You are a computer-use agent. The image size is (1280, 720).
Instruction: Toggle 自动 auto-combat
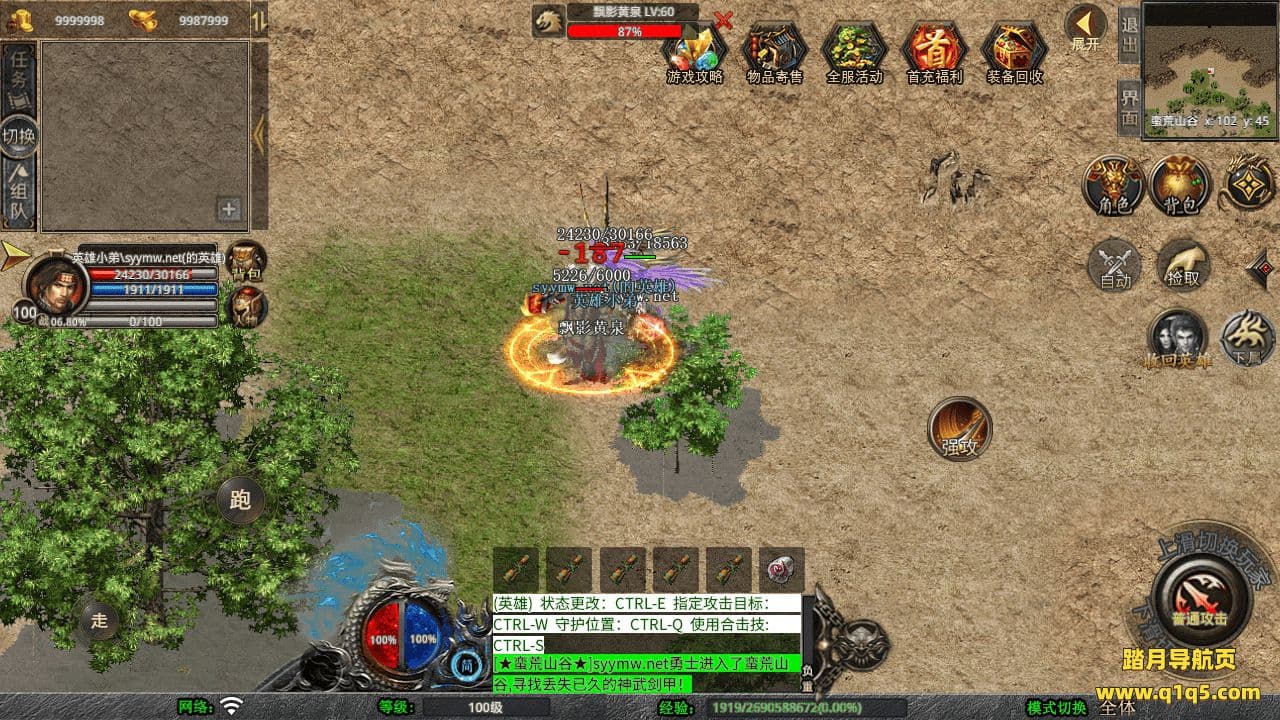click(x=1115, y=265)
